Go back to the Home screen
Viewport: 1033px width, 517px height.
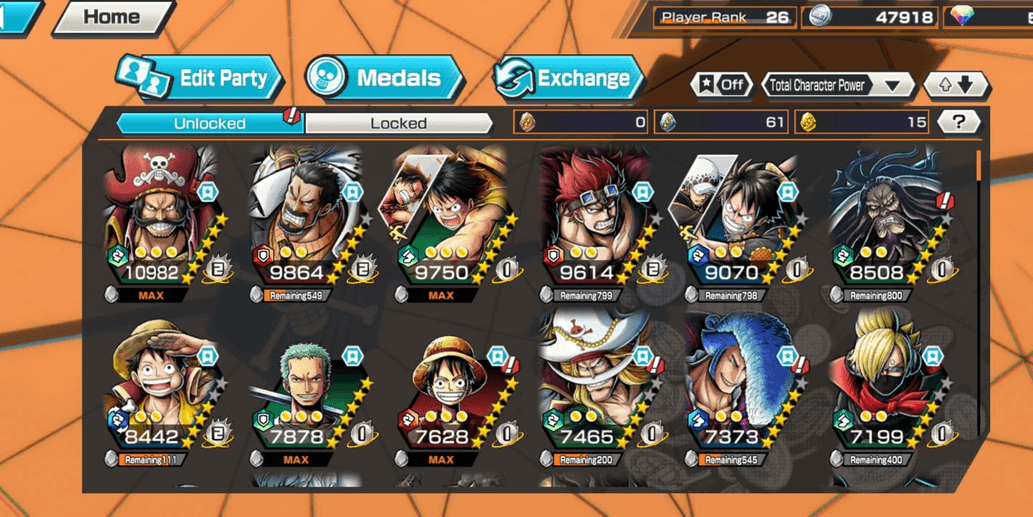[110, 17]
